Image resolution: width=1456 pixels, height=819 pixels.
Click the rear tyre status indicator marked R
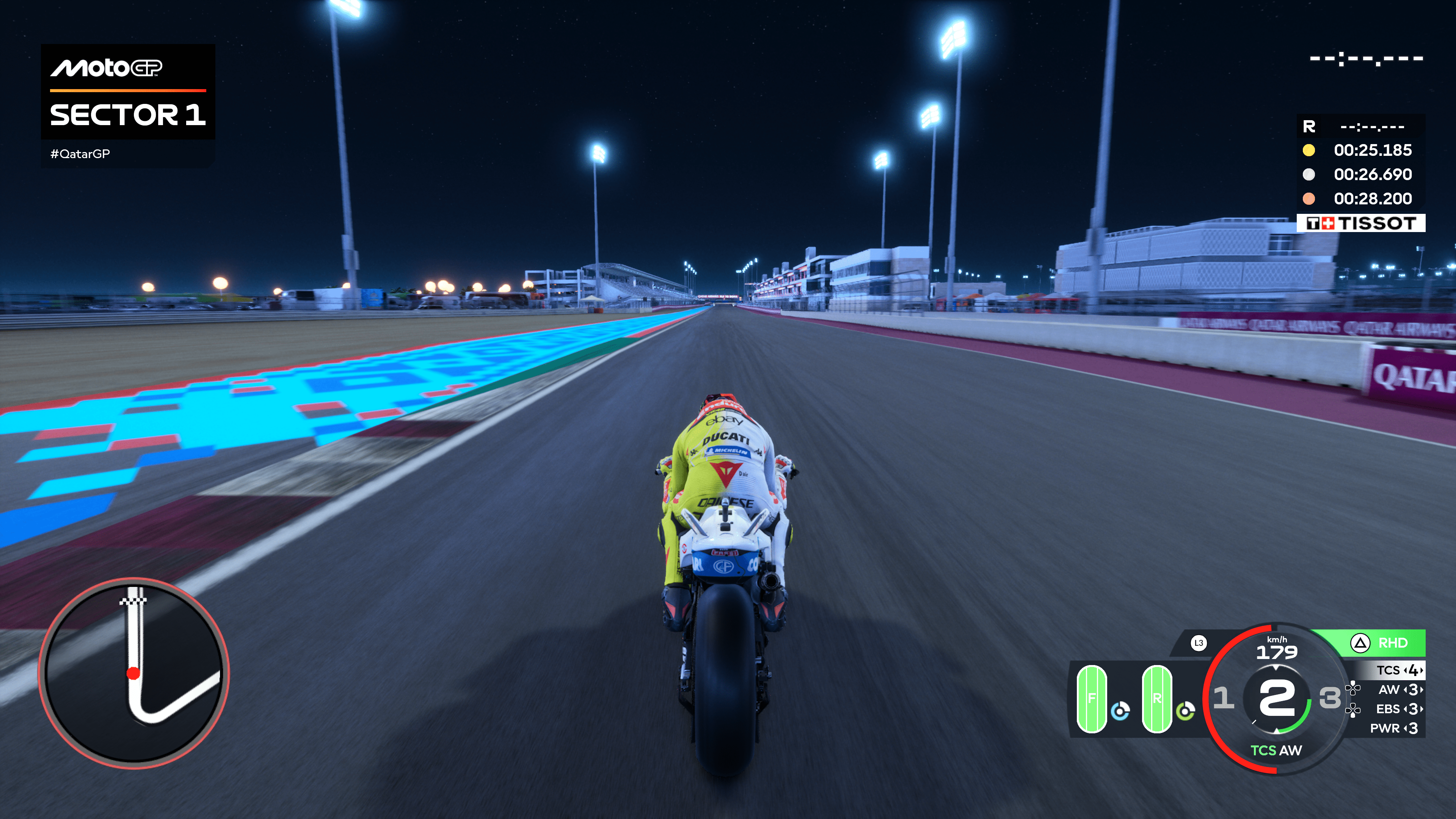1156,698
